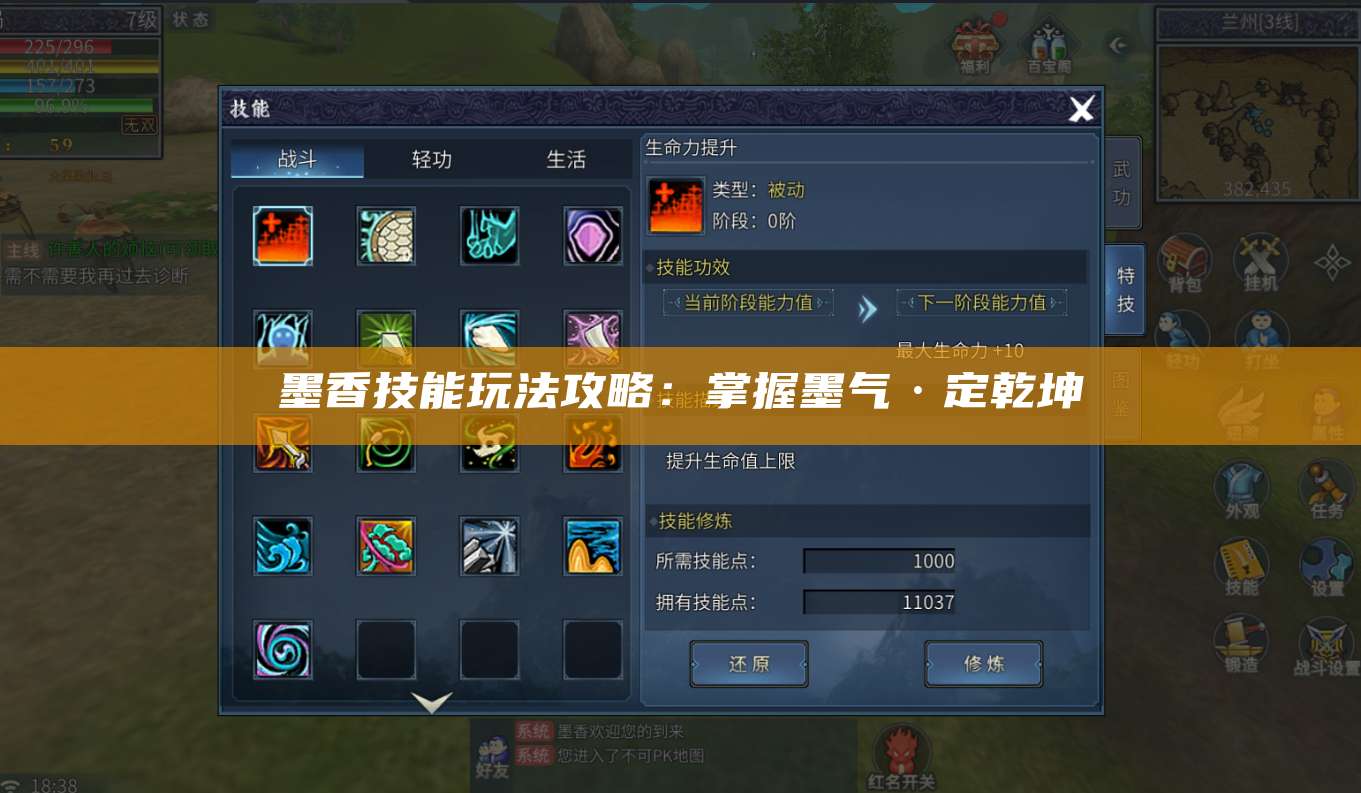
Task: Select the turtle shell defense skill icon
Action: 386,236
